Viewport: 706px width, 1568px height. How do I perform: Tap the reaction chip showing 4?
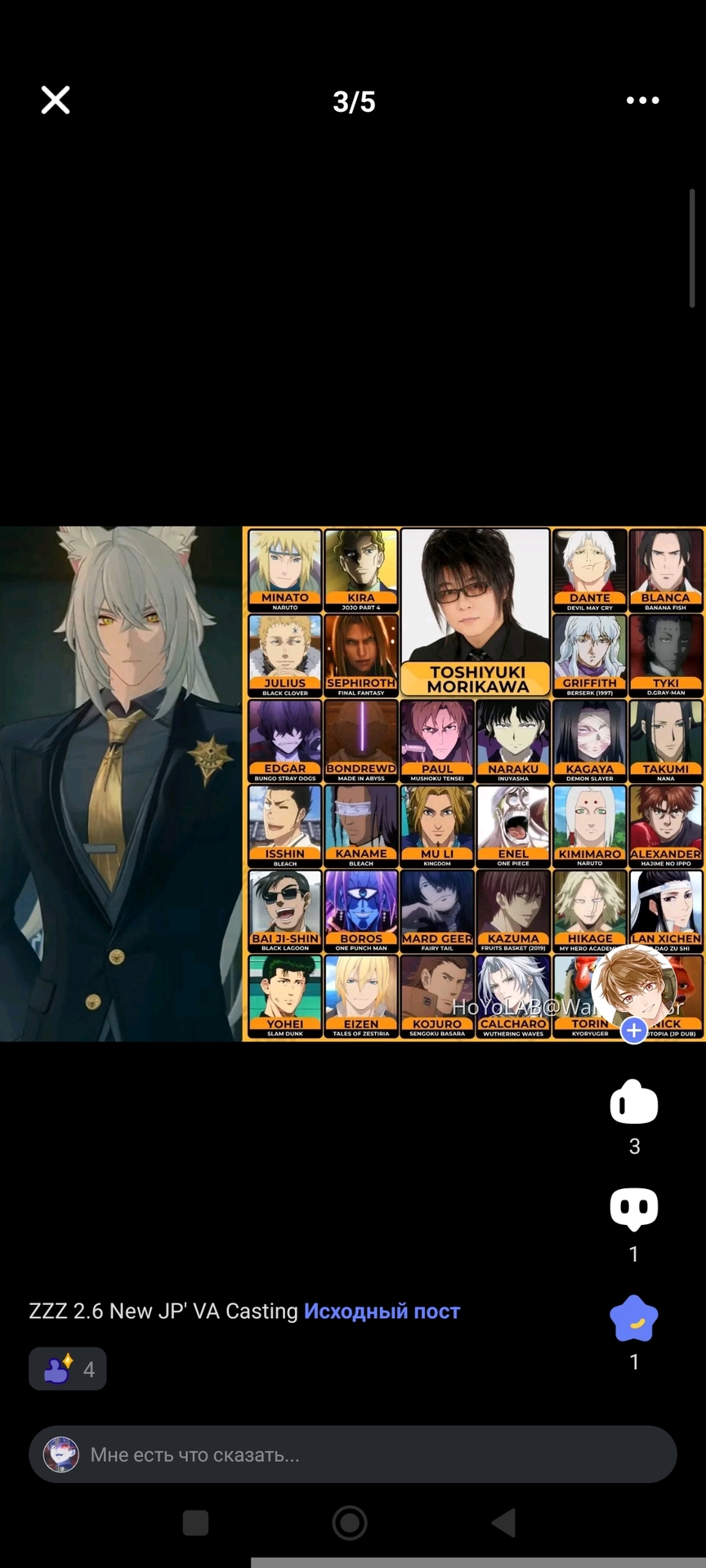68,1369
